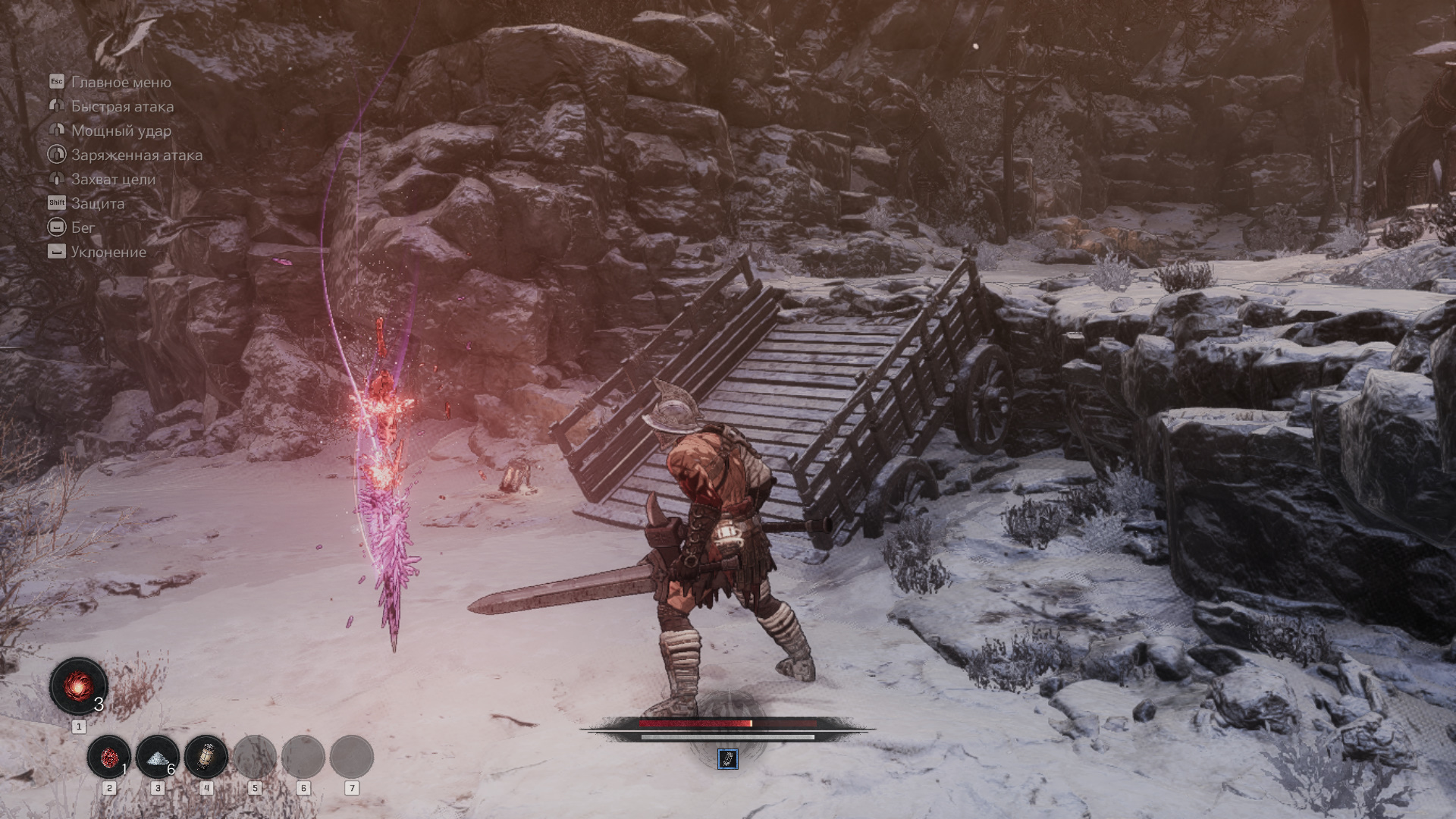Use the white powder pile item
Image resolution: width=1456 pixels, height=819 pixels.
[158, 757]
